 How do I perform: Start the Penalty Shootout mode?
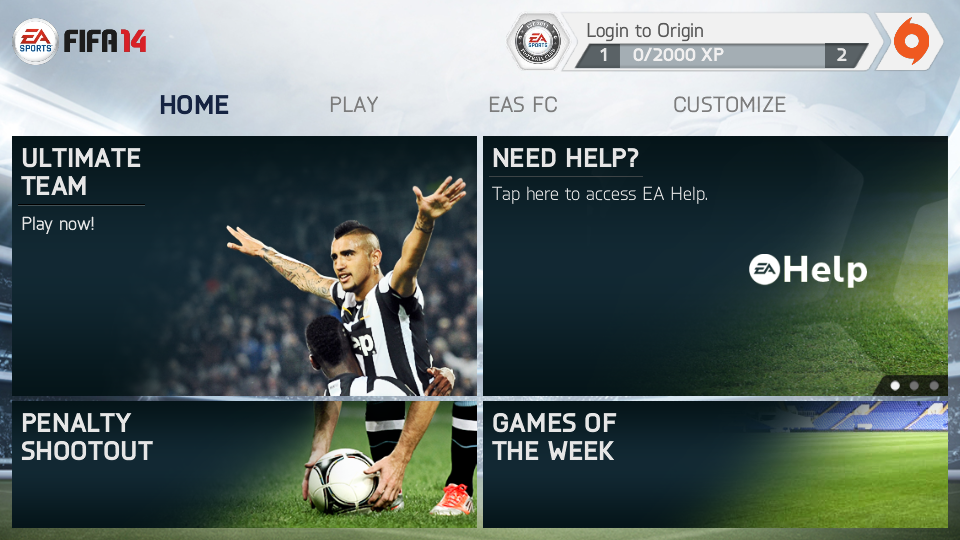point(244,464)
